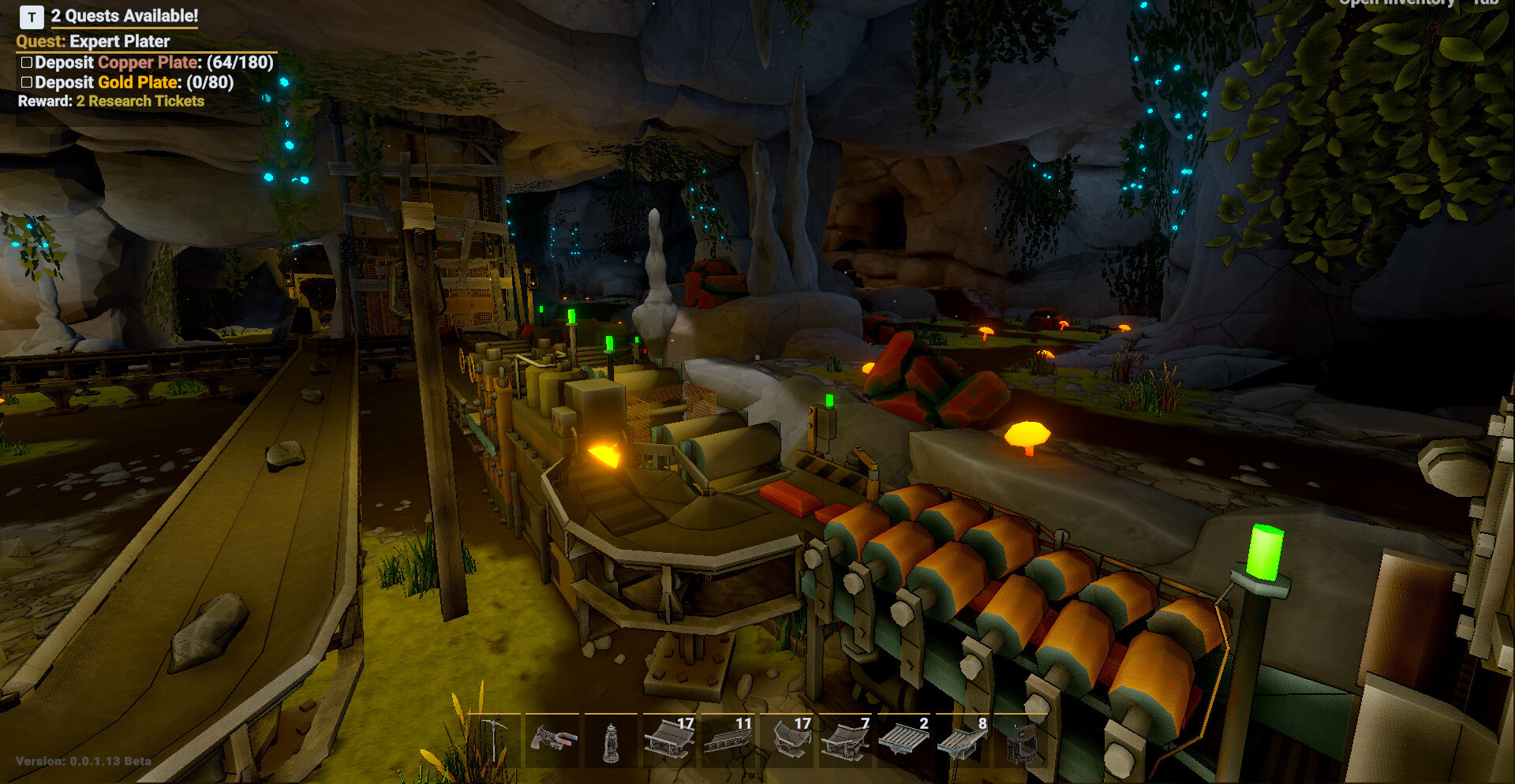Choose the roller conveyor stack of 2
Viewport: 1515px width, 784px height.
point(904,740)
